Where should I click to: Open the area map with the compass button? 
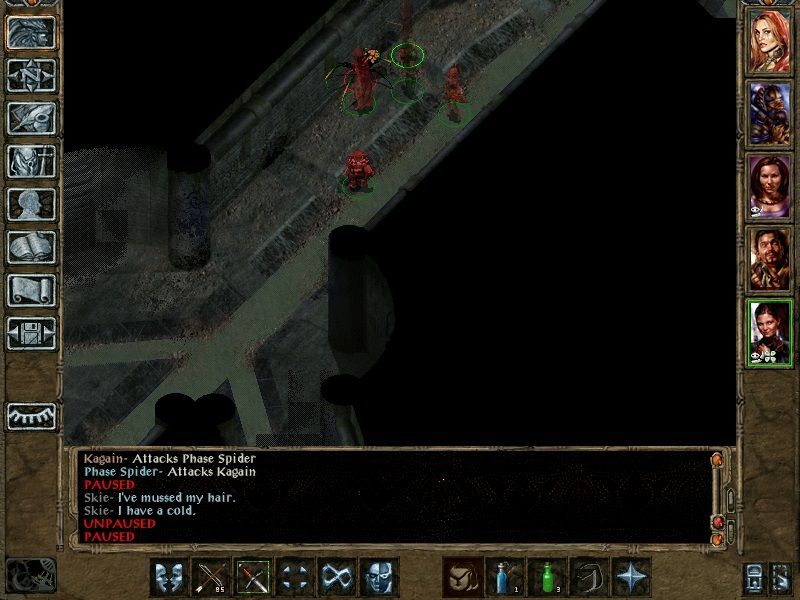(x=31, y=76)
